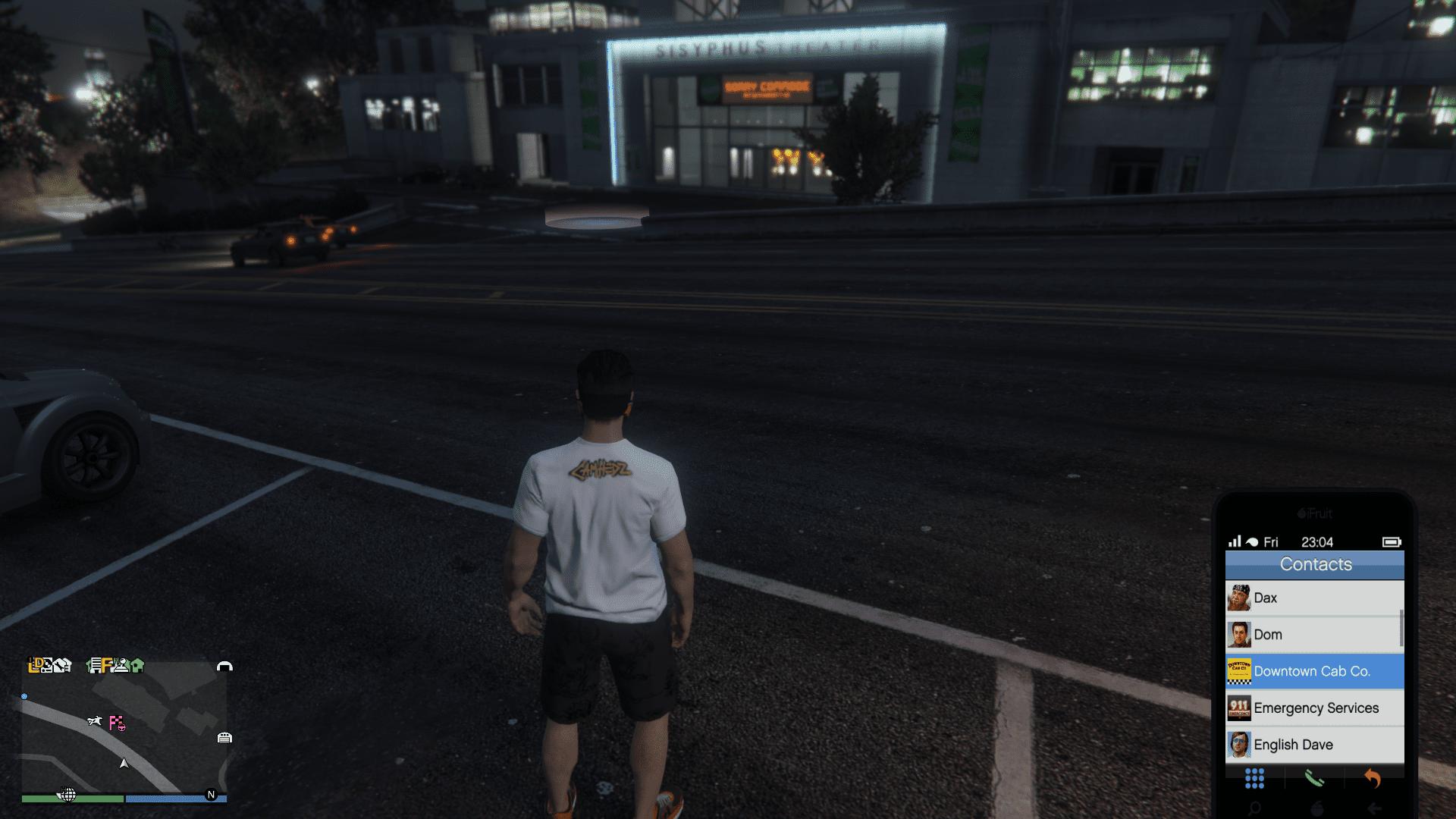Image resolution: width=1456 pixels, height=819 pixels.
Task: Select the Emergency Services contact
Action: point(1314,708)
